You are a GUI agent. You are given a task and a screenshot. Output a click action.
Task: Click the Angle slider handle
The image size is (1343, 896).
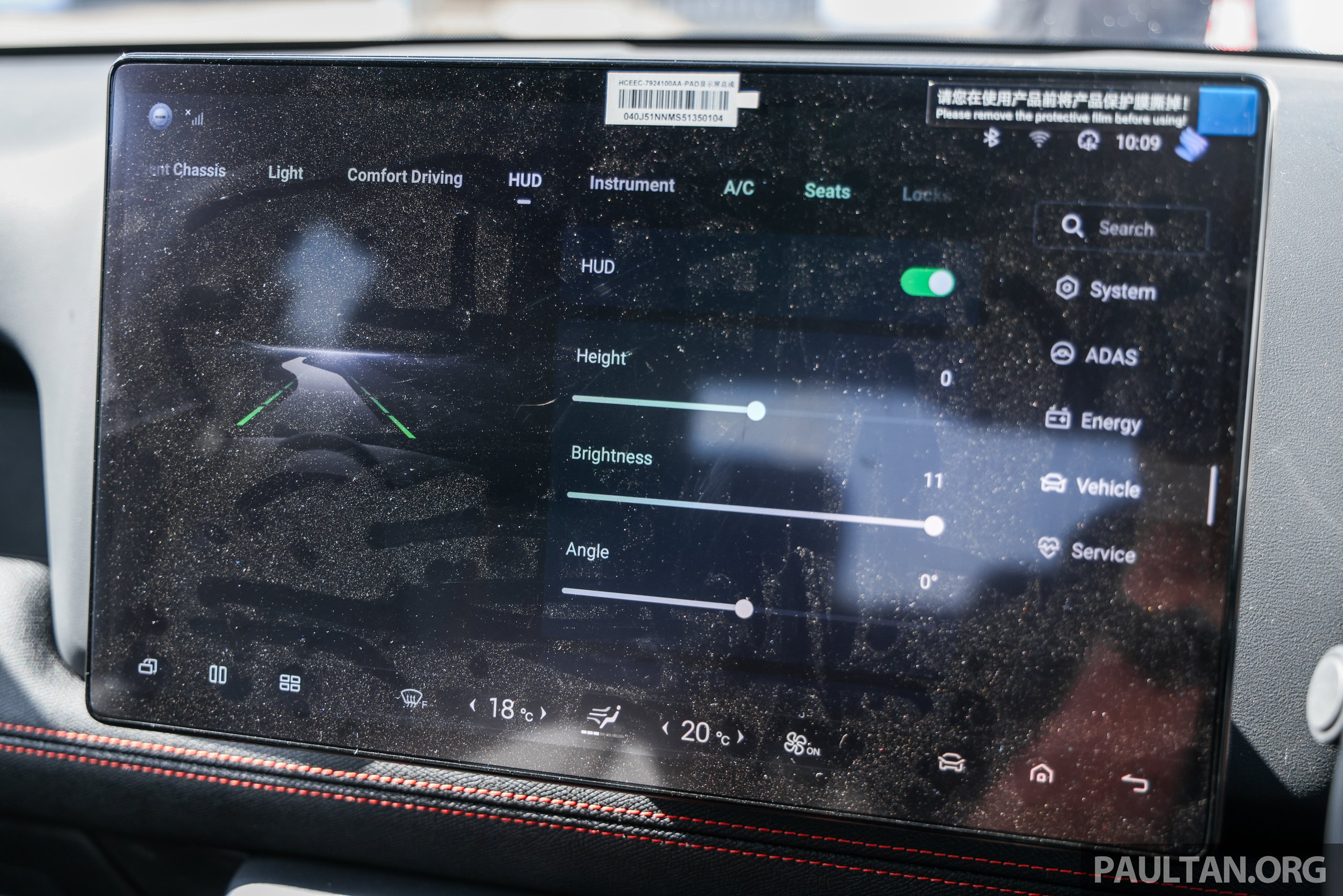pos(743,609)
